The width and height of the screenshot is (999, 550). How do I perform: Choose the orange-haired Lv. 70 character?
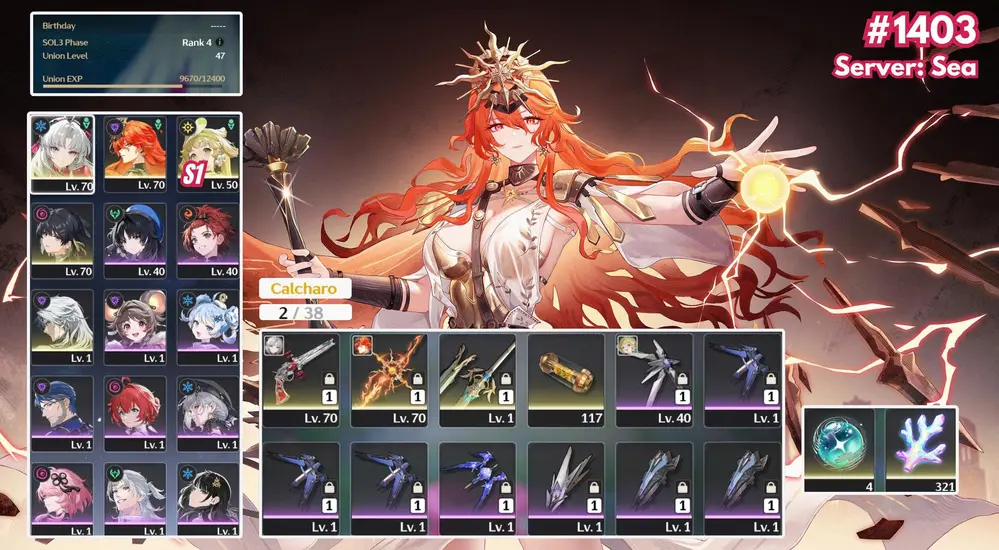[x=137, y=153]
